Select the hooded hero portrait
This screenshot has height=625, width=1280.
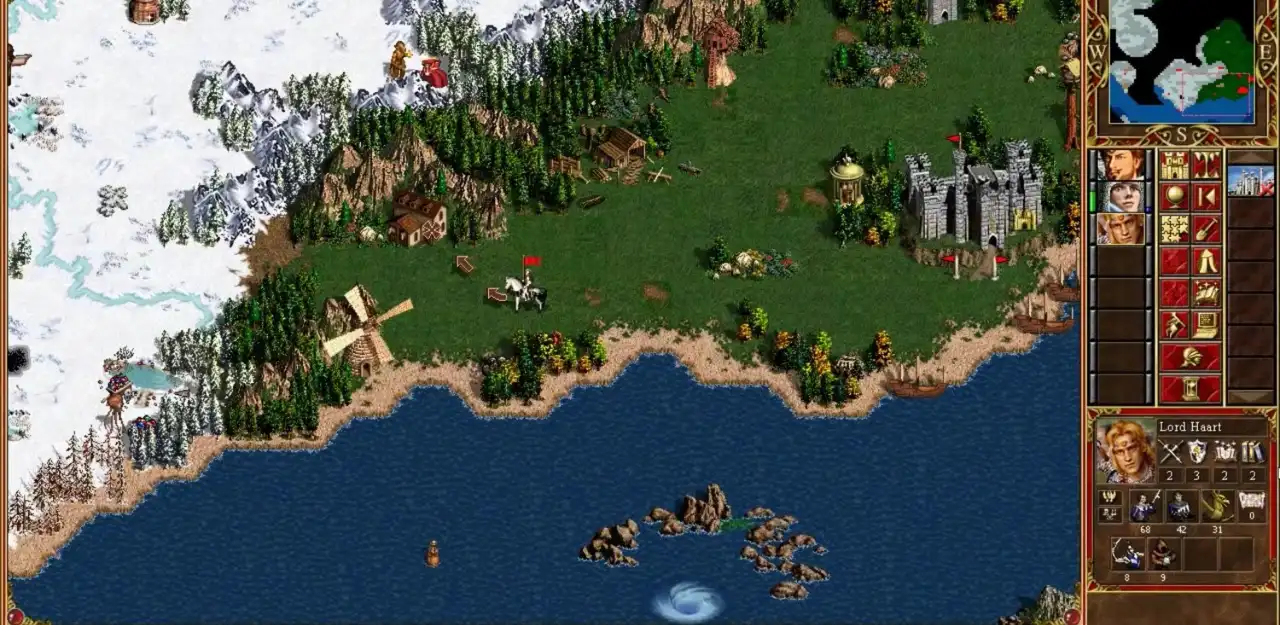pos(1121,197)
